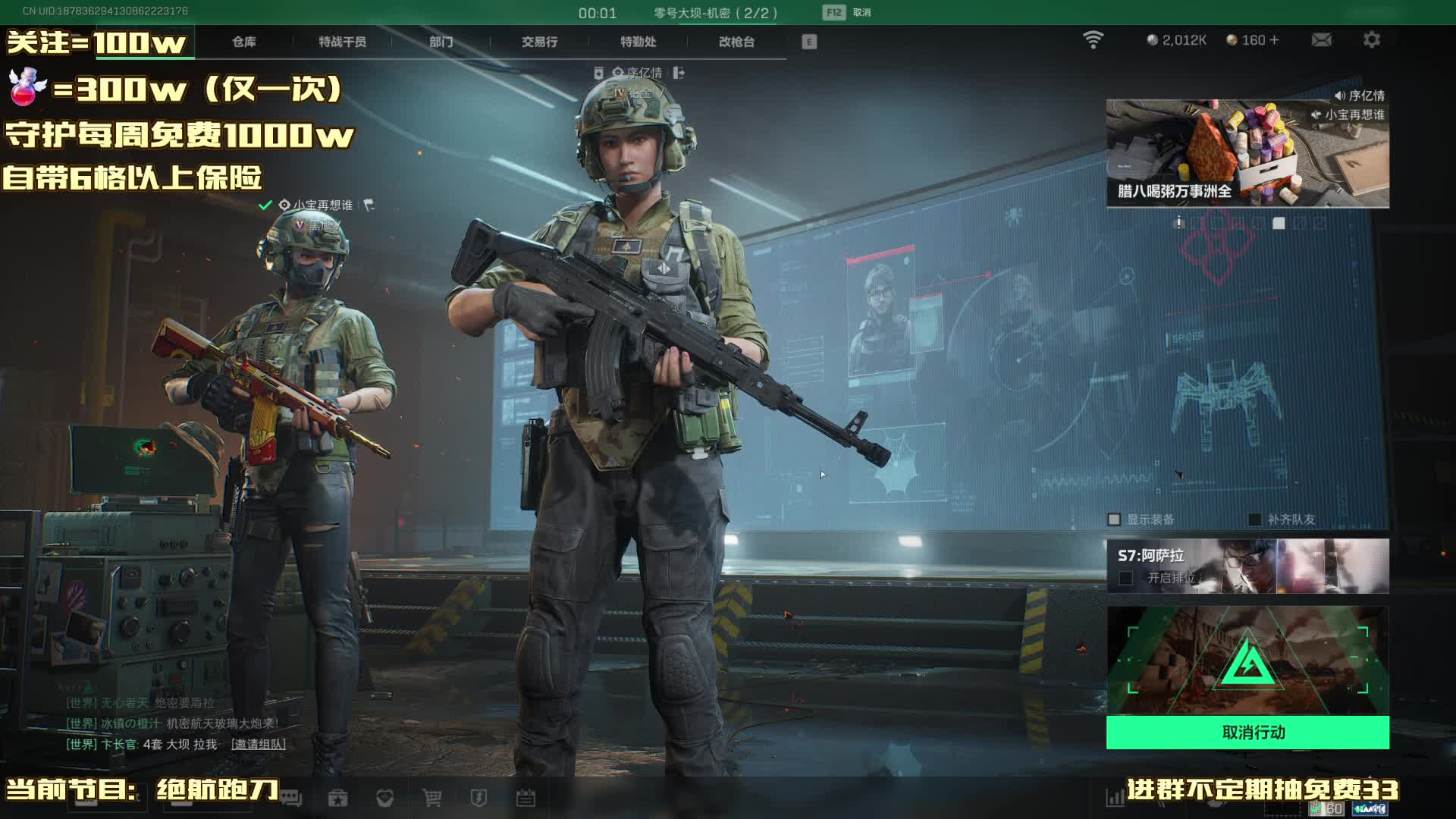Screen dimensions: 1456x819
Task: Open the shopping cart store icon
Action: [432, 798]
